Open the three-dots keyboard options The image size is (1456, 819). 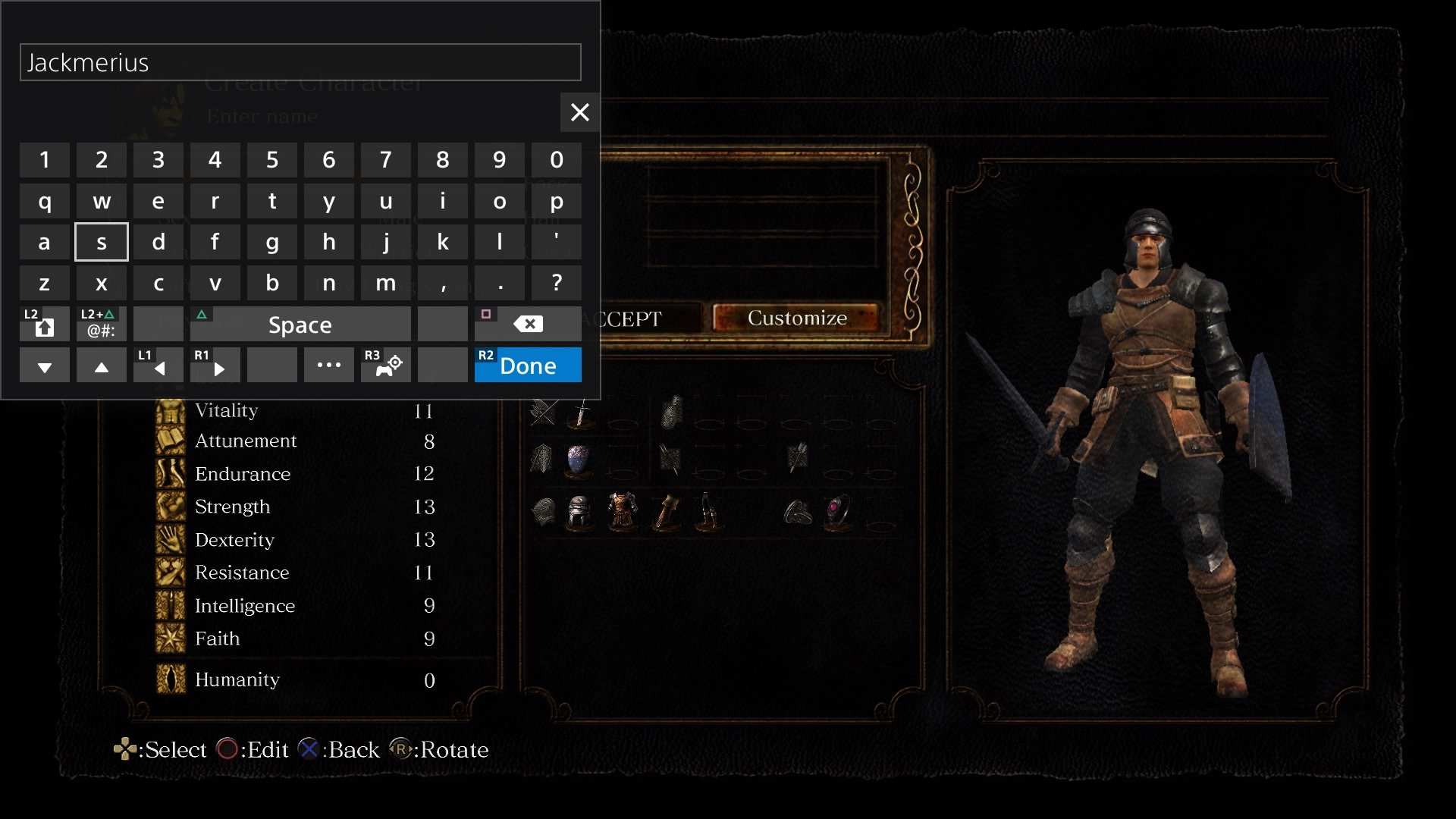coord(329,366)
